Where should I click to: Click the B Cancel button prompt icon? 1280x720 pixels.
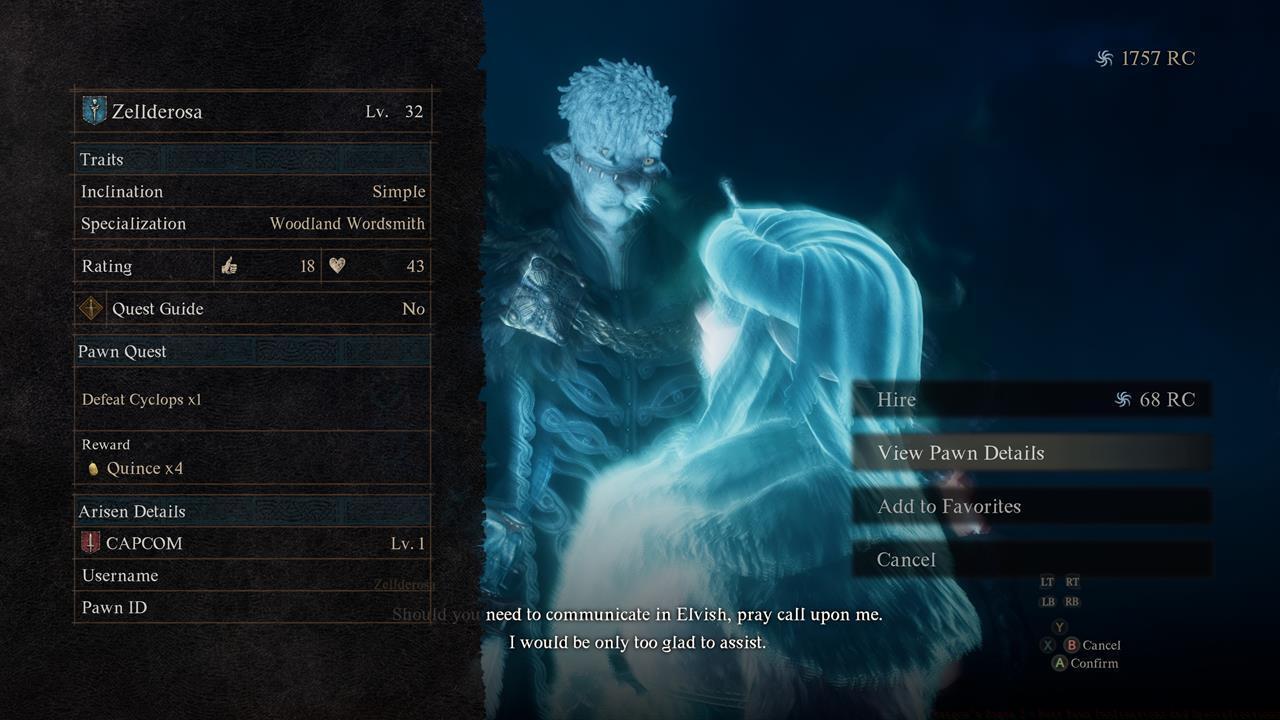point(1073,645)
